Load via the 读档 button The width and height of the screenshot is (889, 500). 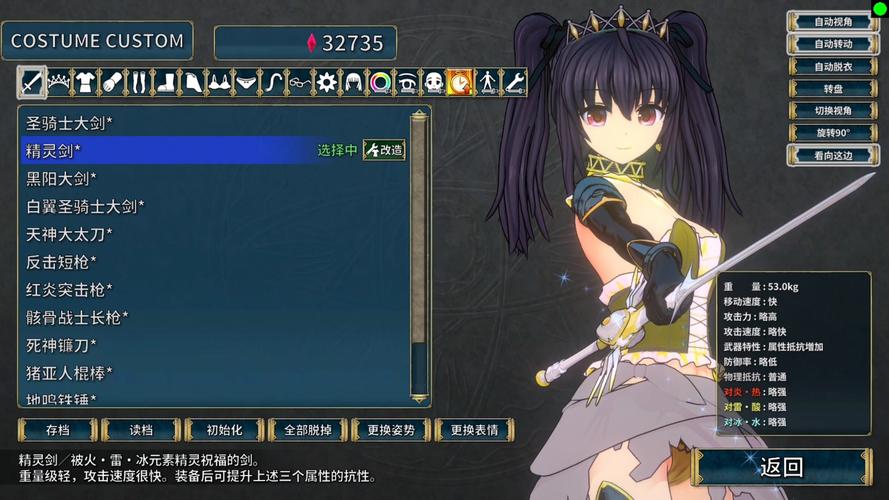(141, 430)
